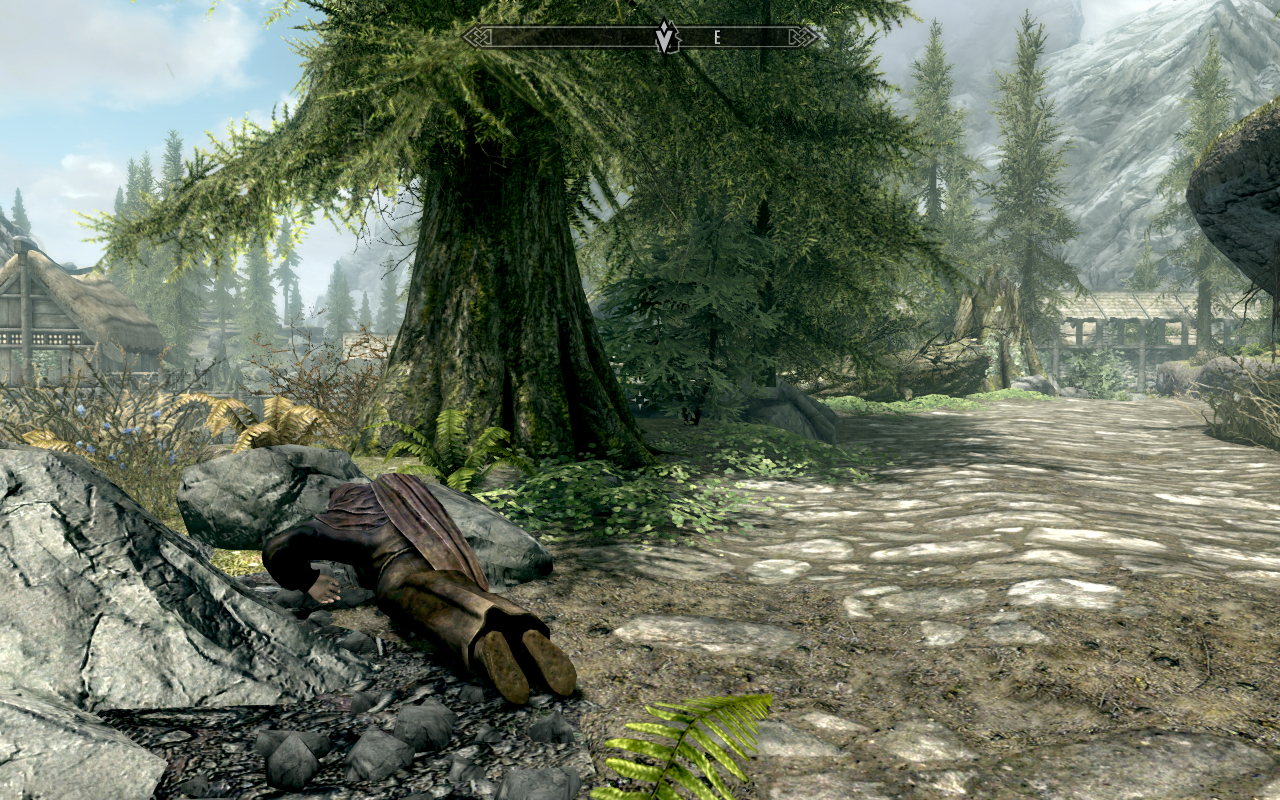Click the crosshair reticle in the scene

coord(640,400)
